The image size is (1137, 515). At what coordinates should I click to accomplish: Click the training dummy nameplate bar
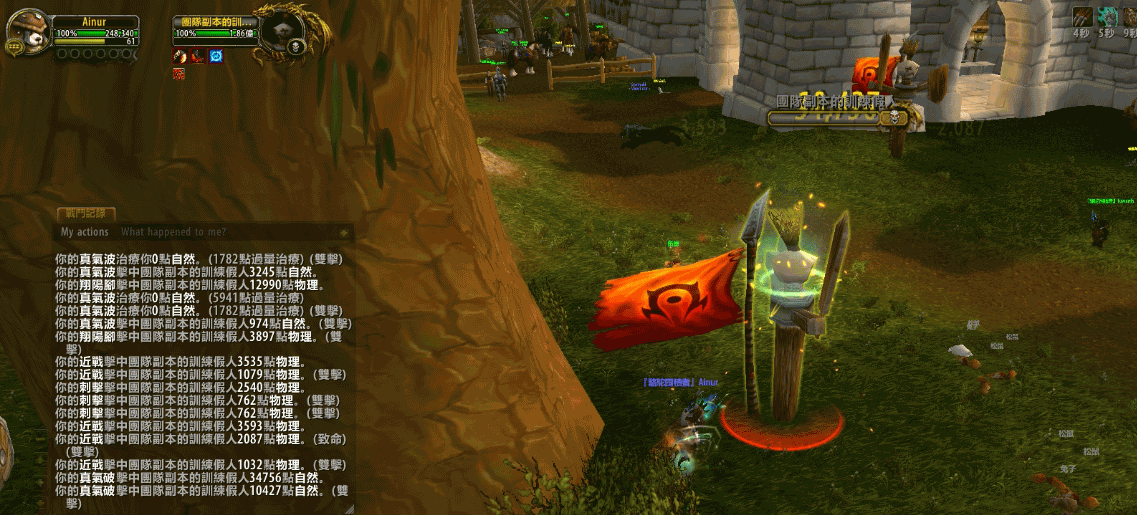tap(837, 118)
